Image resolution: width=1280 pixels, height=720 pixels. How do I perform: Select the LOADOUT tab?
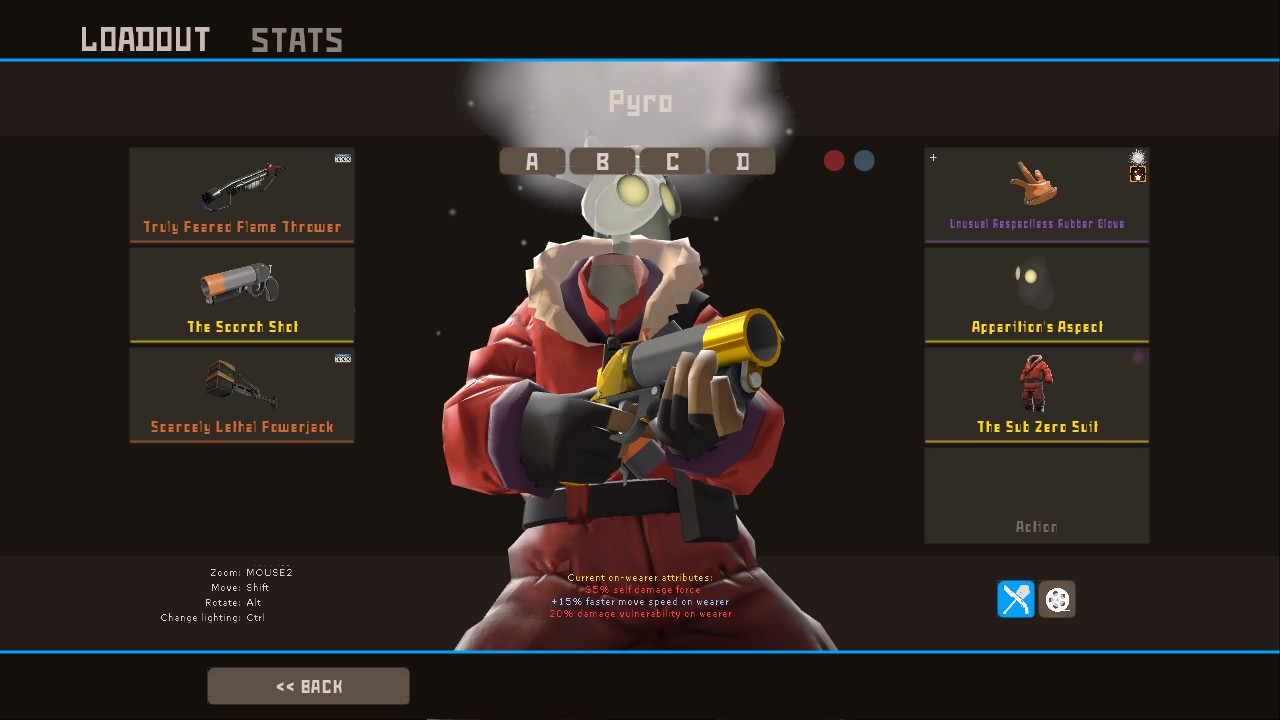pyautogui.click(x=146, y=39)
